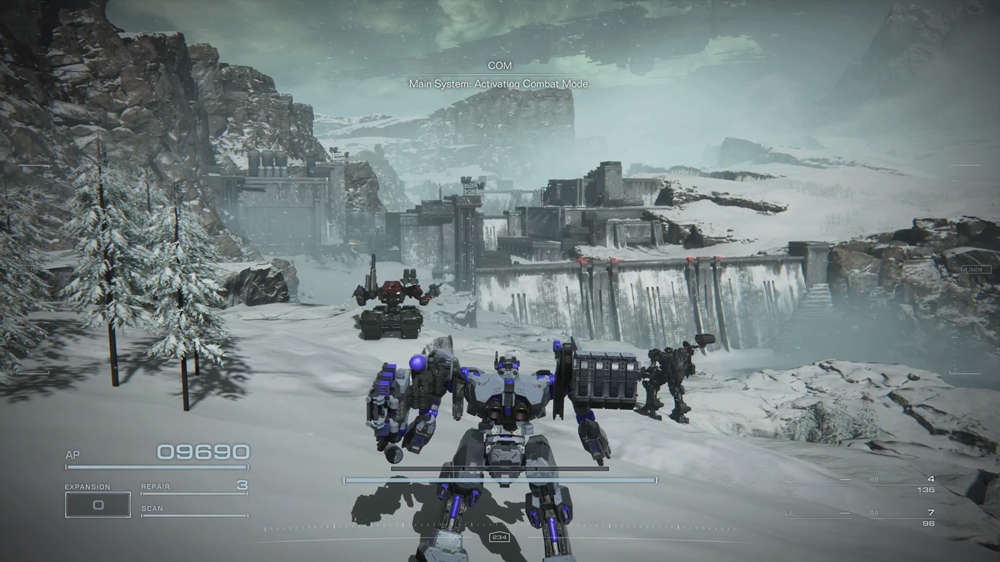The width and height of the screenshot is (1000, 562).
Task: Click the Scan indicator on the HUD
Action: tap(193, 511)
